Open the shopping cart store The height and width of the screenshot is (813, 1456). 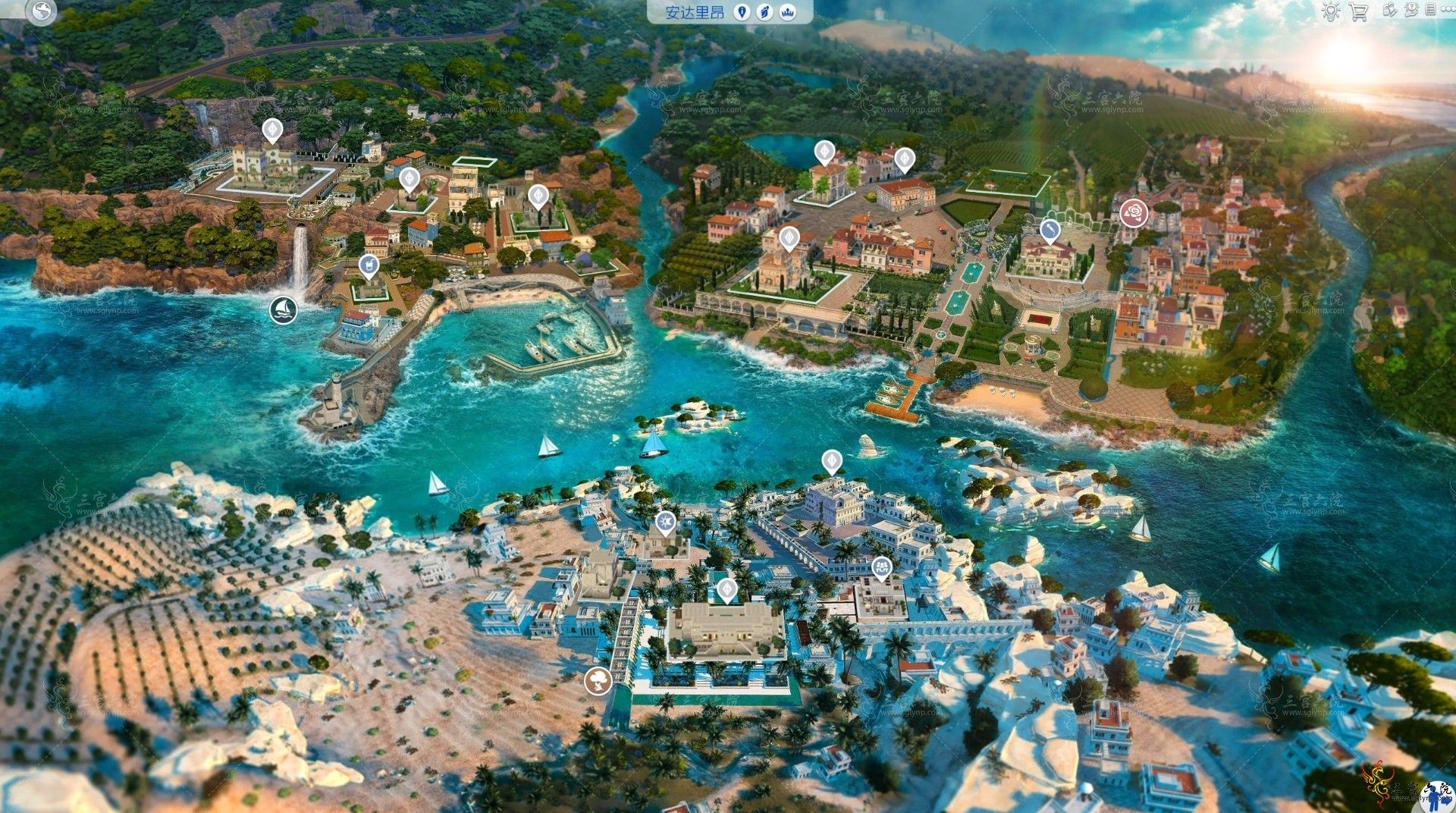pos(1358,12)
